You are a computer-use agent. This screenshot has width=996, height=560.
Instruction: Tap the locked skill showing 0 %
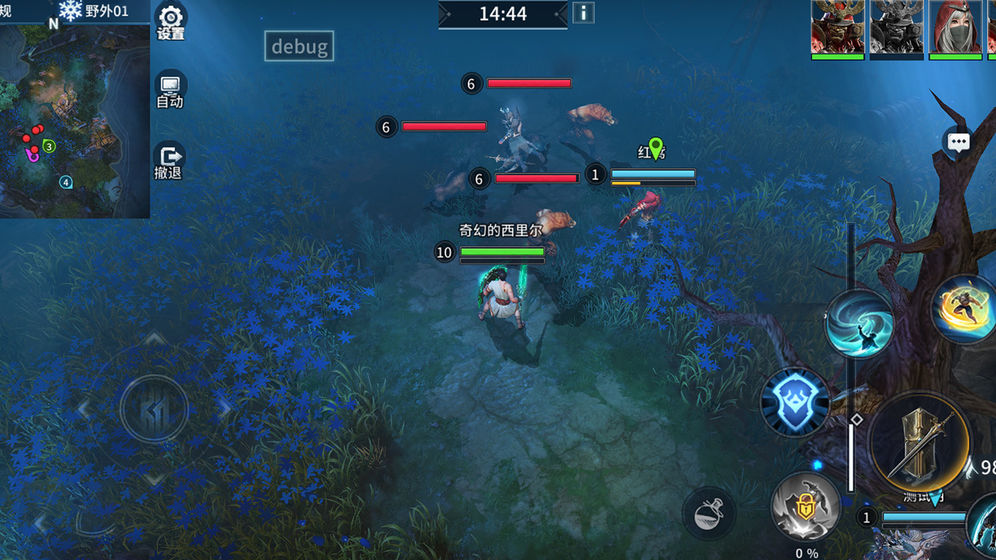(806, 505)
